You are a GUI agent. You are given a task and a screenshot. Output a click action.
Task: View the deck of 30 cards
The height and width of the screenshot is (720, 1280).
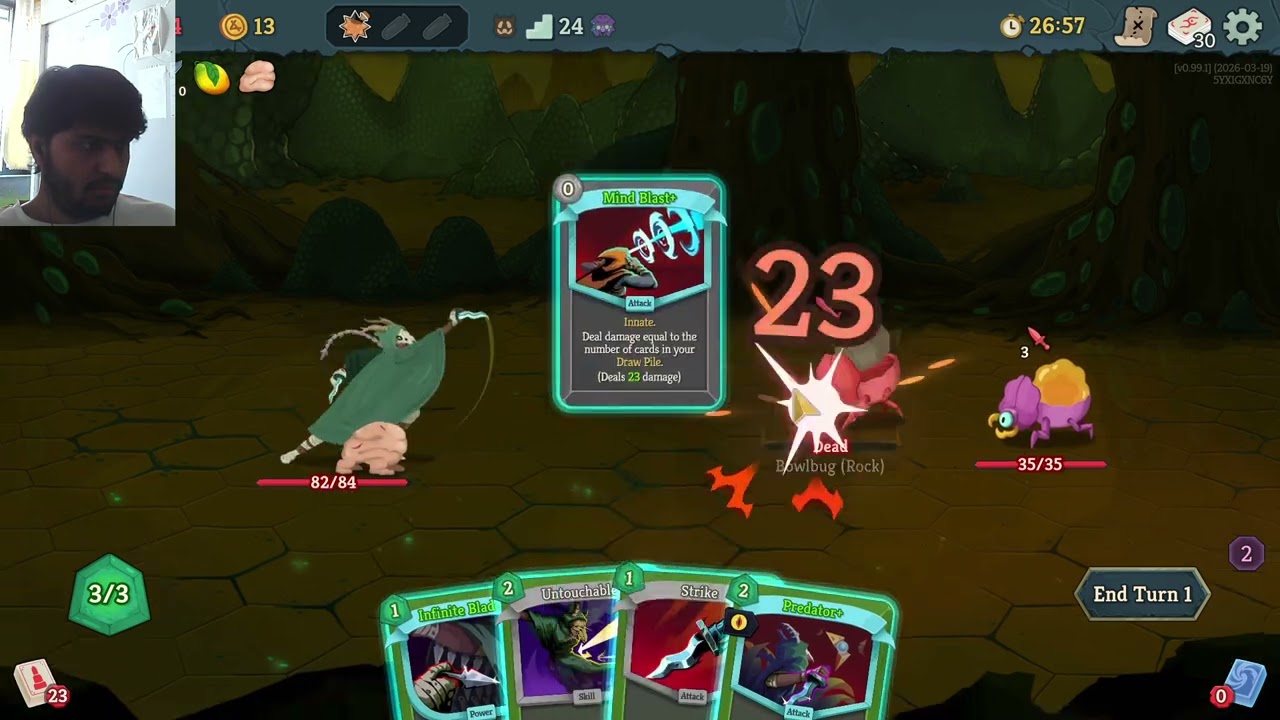pyautogui.click(x=1189, y=27)
